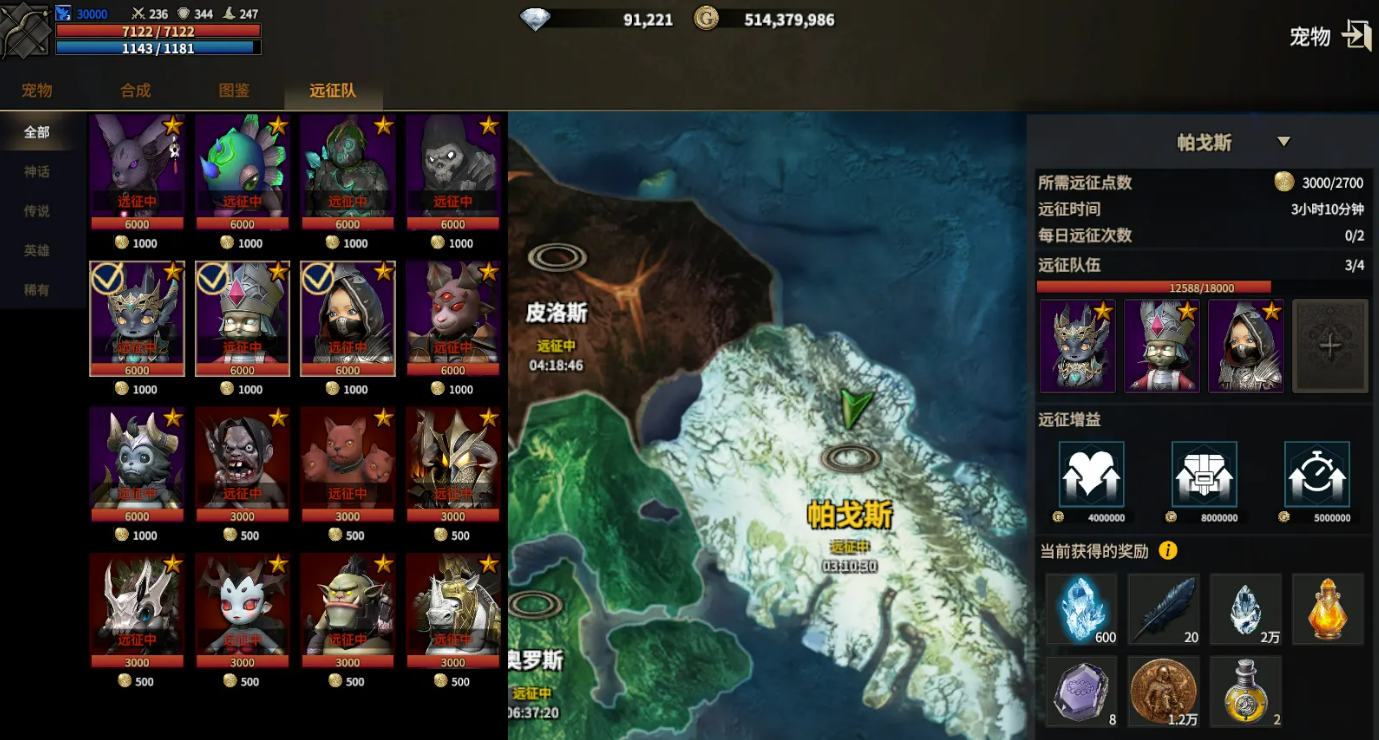The width and height of the screenshot is (1379, 740).
Task: Activate the 8000000 gold expedition buff
Action: pos(1204,474)
